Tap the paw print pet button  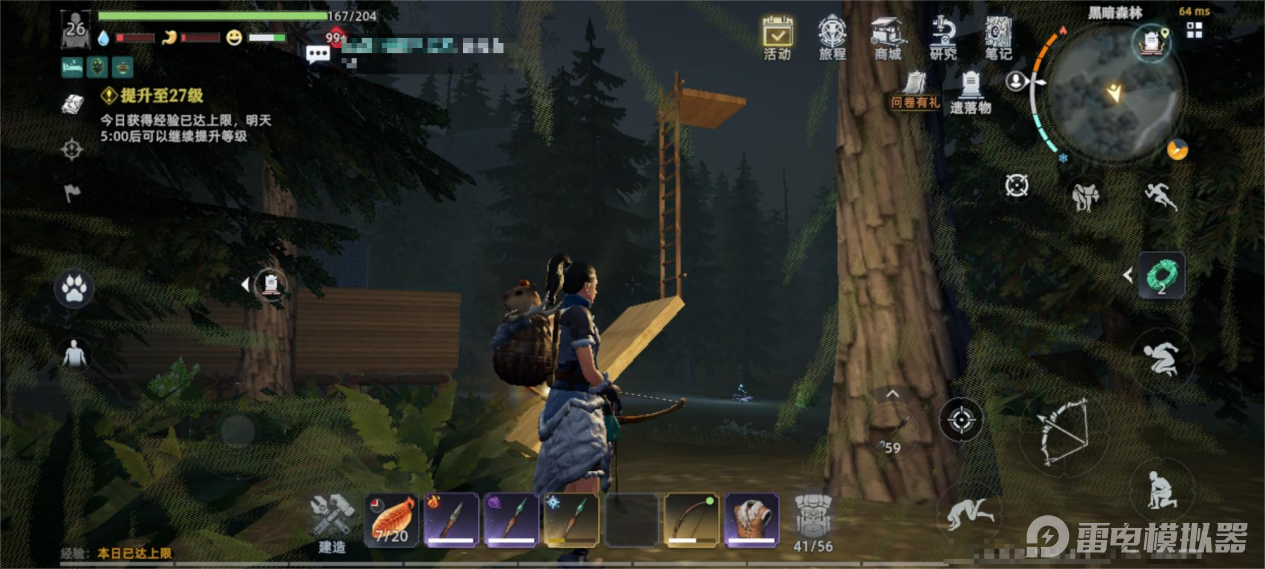73,288
